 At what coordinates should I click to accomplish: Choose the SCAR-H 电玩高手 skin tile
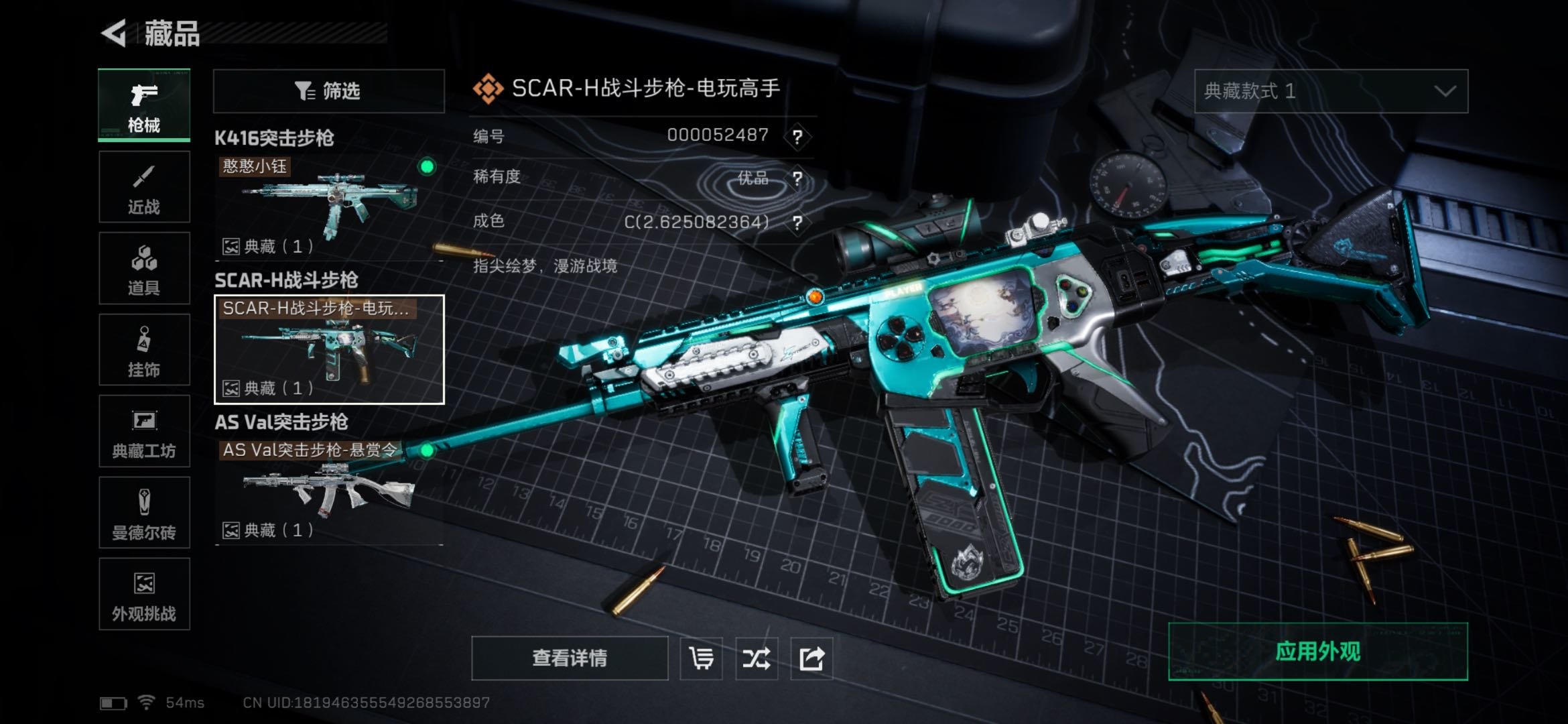(x=328, y=349)
